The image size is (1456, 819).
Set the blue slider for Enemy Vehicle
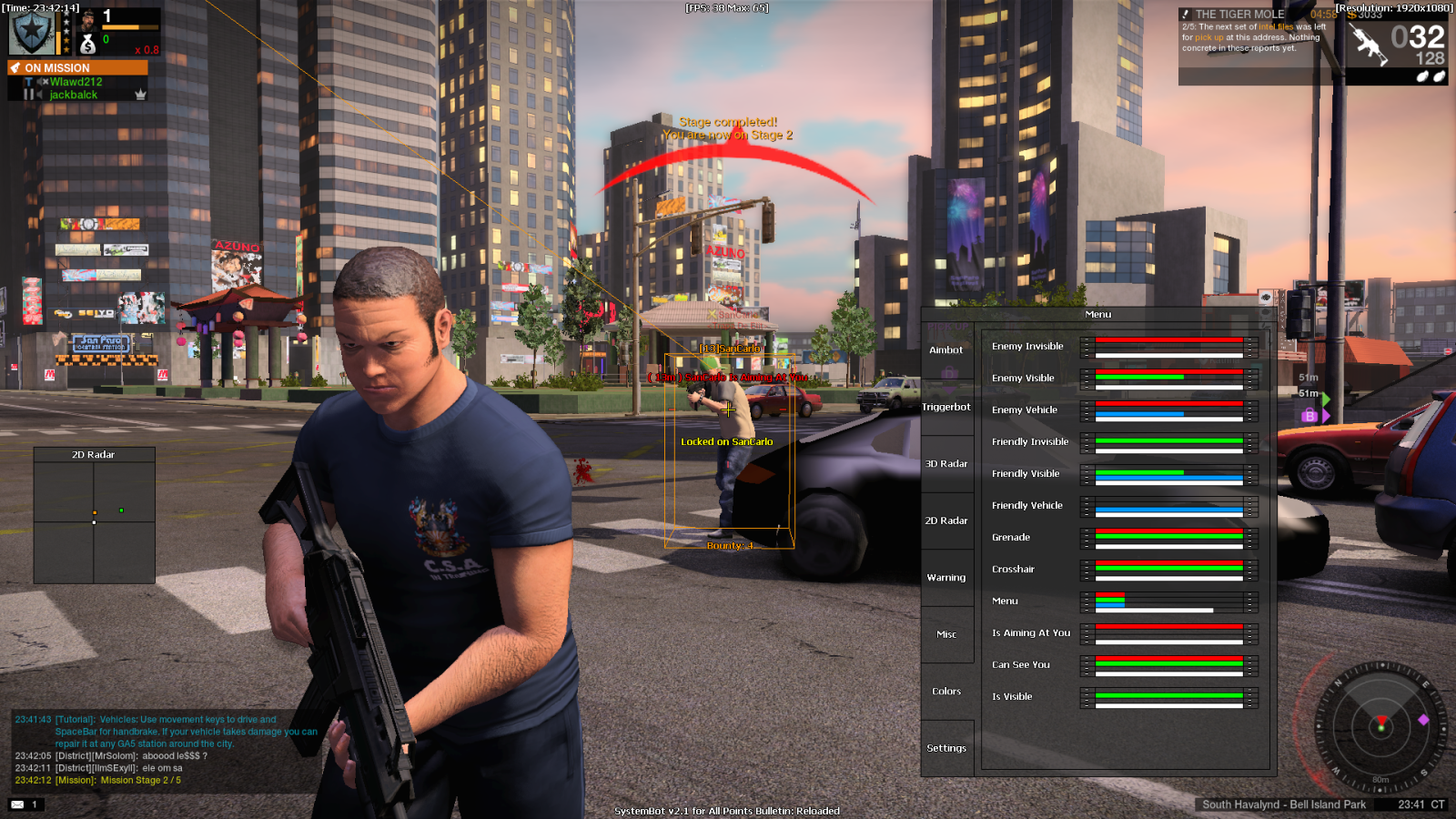pos(1168,414)
